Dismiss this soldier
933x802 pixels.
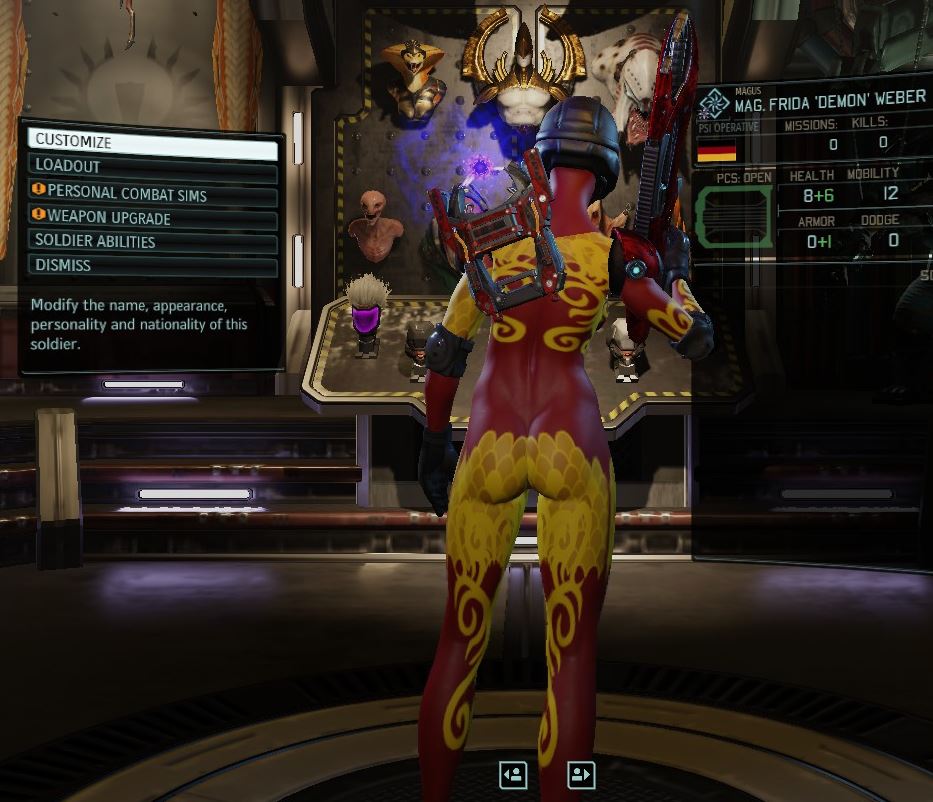(x=152, y=265)
